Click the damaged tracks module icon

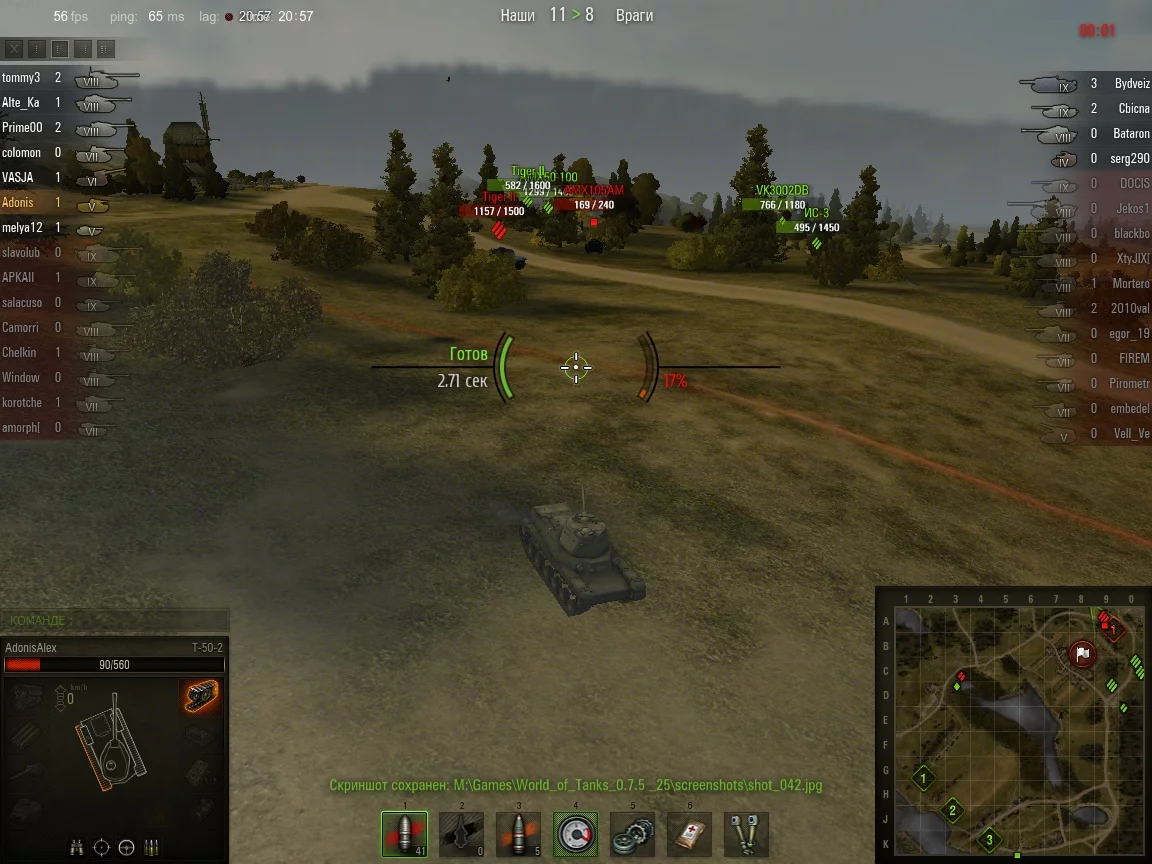[201, 697]
